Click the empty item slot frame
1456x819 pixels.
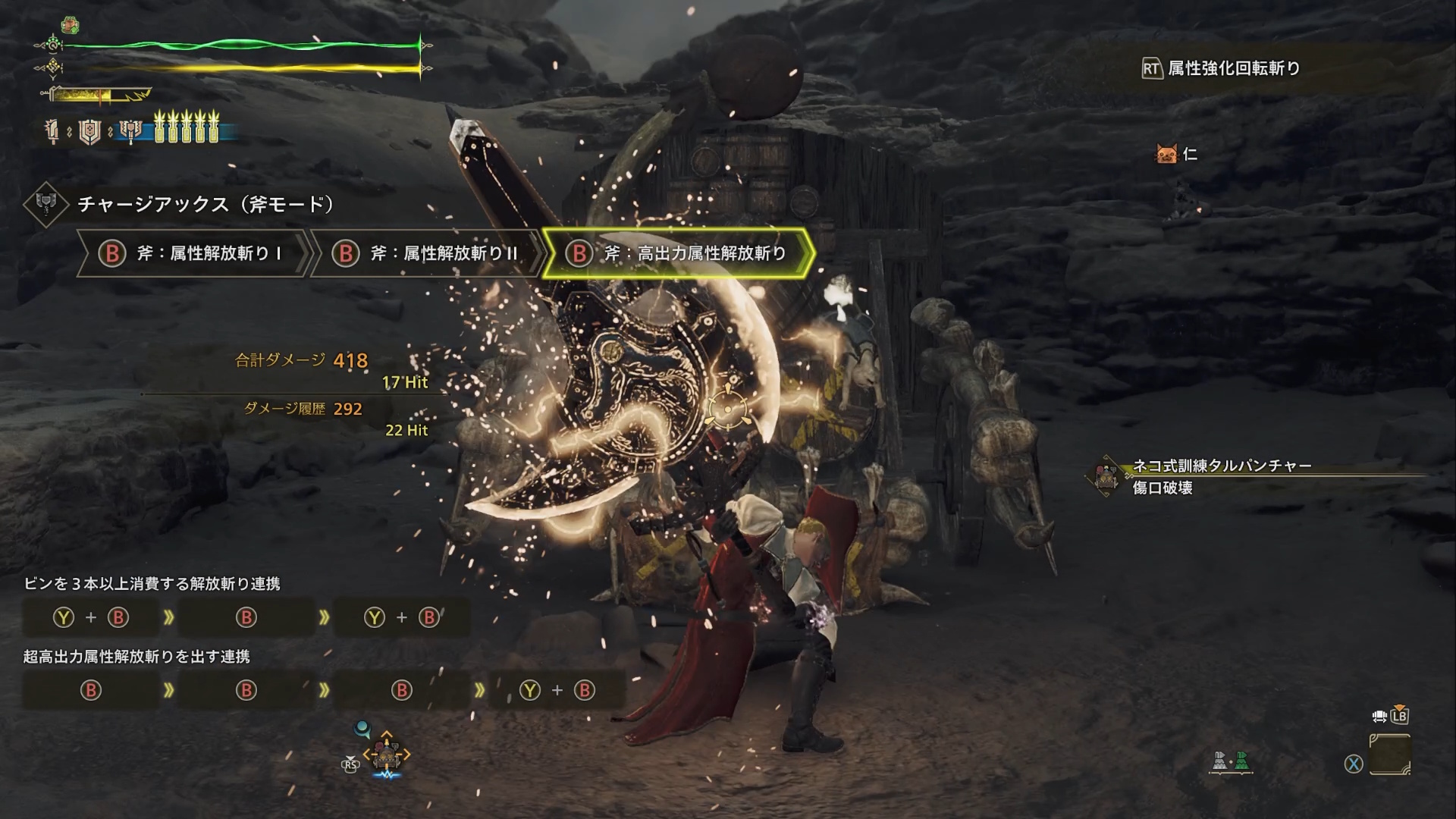click(1390, 755)
